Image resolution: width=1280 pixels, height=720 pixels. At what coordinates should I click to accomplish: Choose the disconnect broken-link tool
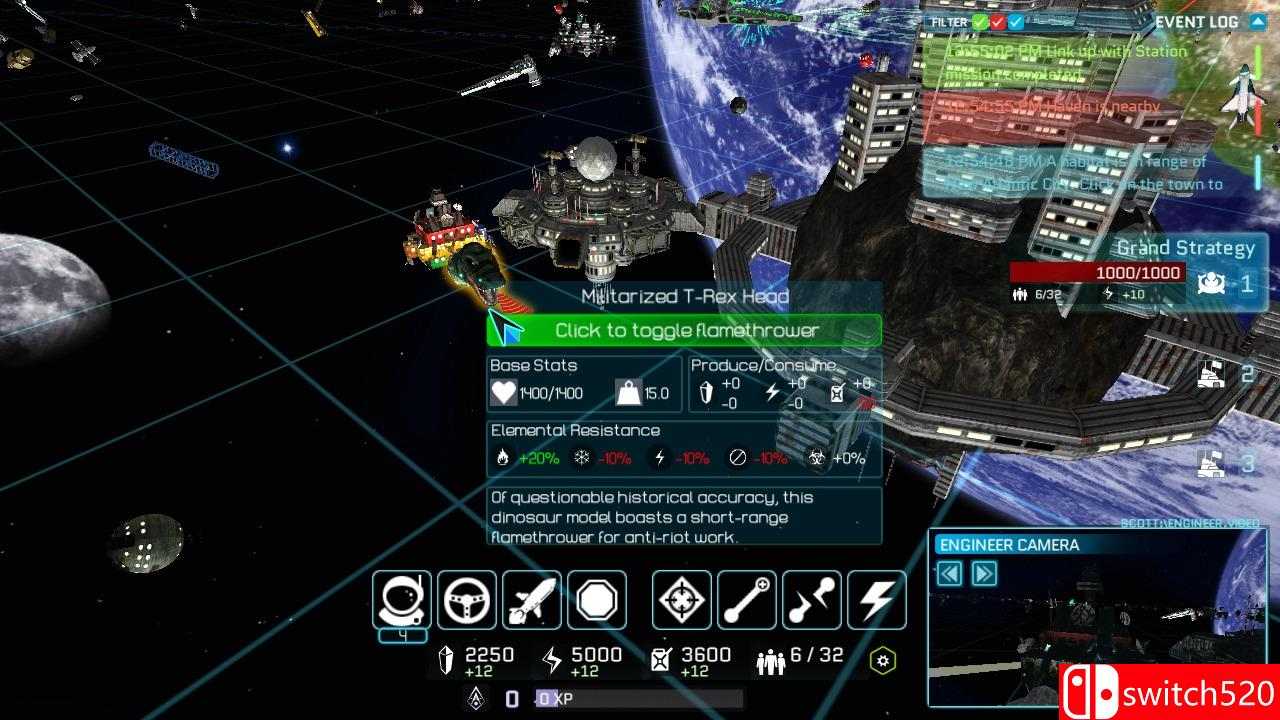[x=812, y=600]
